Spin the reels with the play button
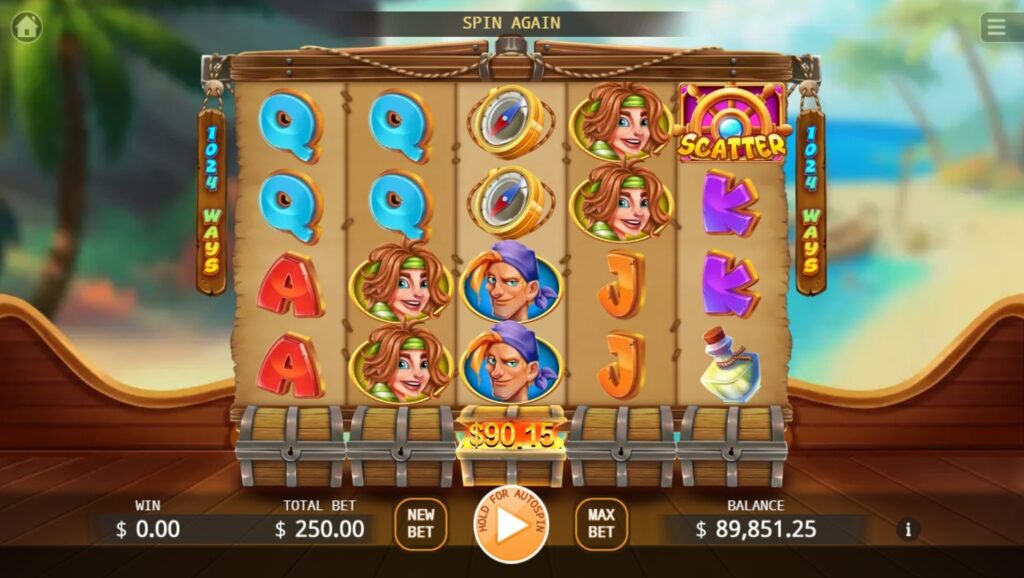Viewport: 1024px width, 578px height. tap(511, 525)
